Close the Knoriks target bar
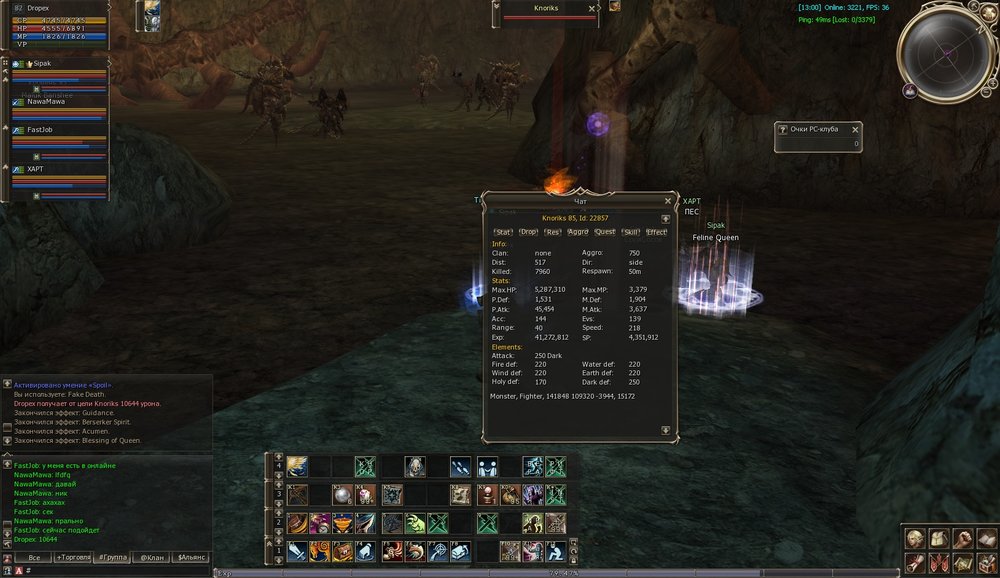This screenshot has width=1000, height=578. pos(592,8)
